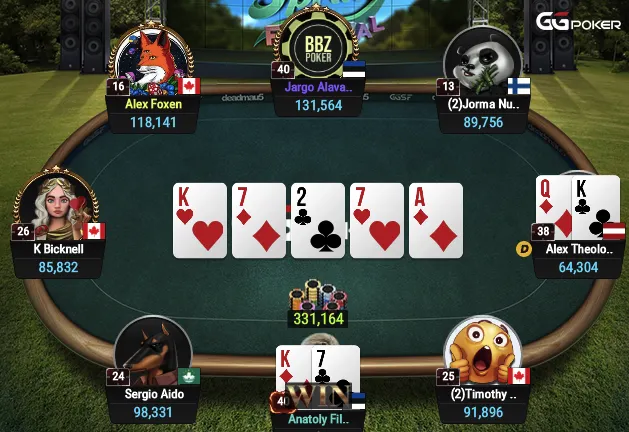Open Anatoly Fil's name plate
This screenshot has height=432, width=629.
point(320,420)
